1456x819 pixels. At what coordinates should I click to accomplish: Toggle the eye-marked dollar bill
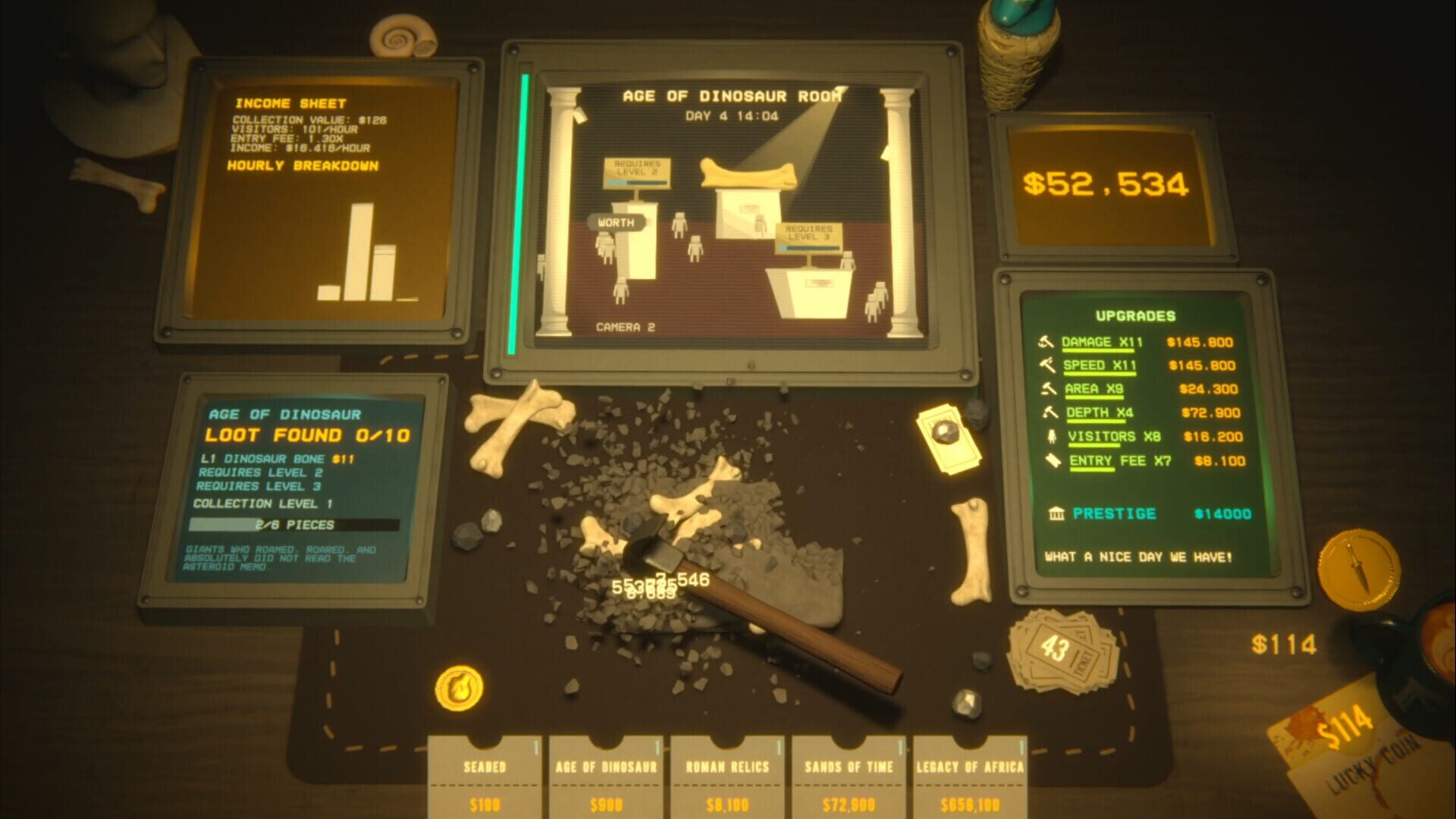click(946, 438)
